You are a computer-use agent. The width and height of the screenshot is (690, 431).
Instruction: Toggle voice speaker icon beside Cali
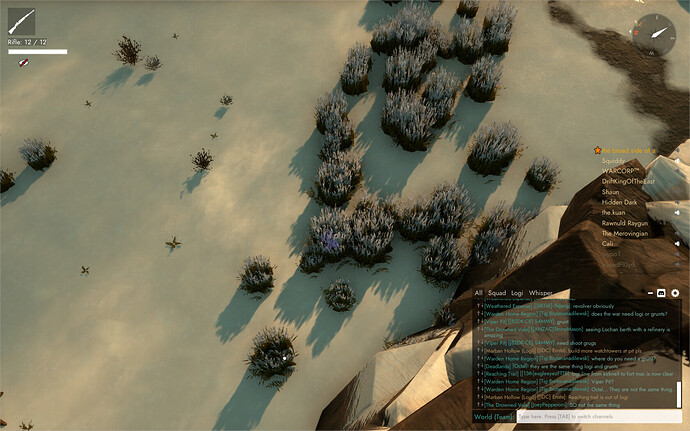tap(675, 243)
